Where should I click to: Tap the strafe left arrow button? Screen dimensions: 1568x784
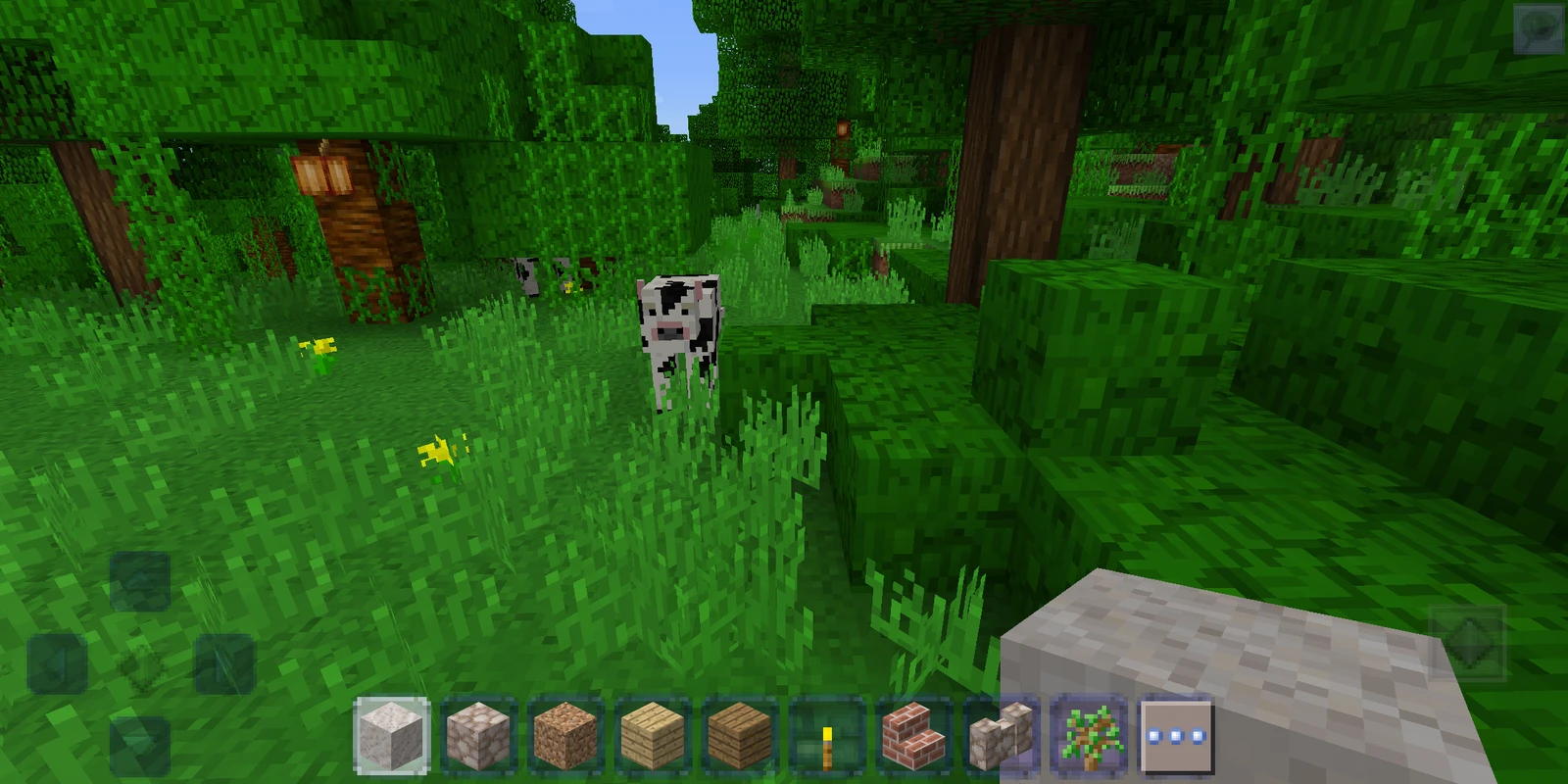[59, 664]
